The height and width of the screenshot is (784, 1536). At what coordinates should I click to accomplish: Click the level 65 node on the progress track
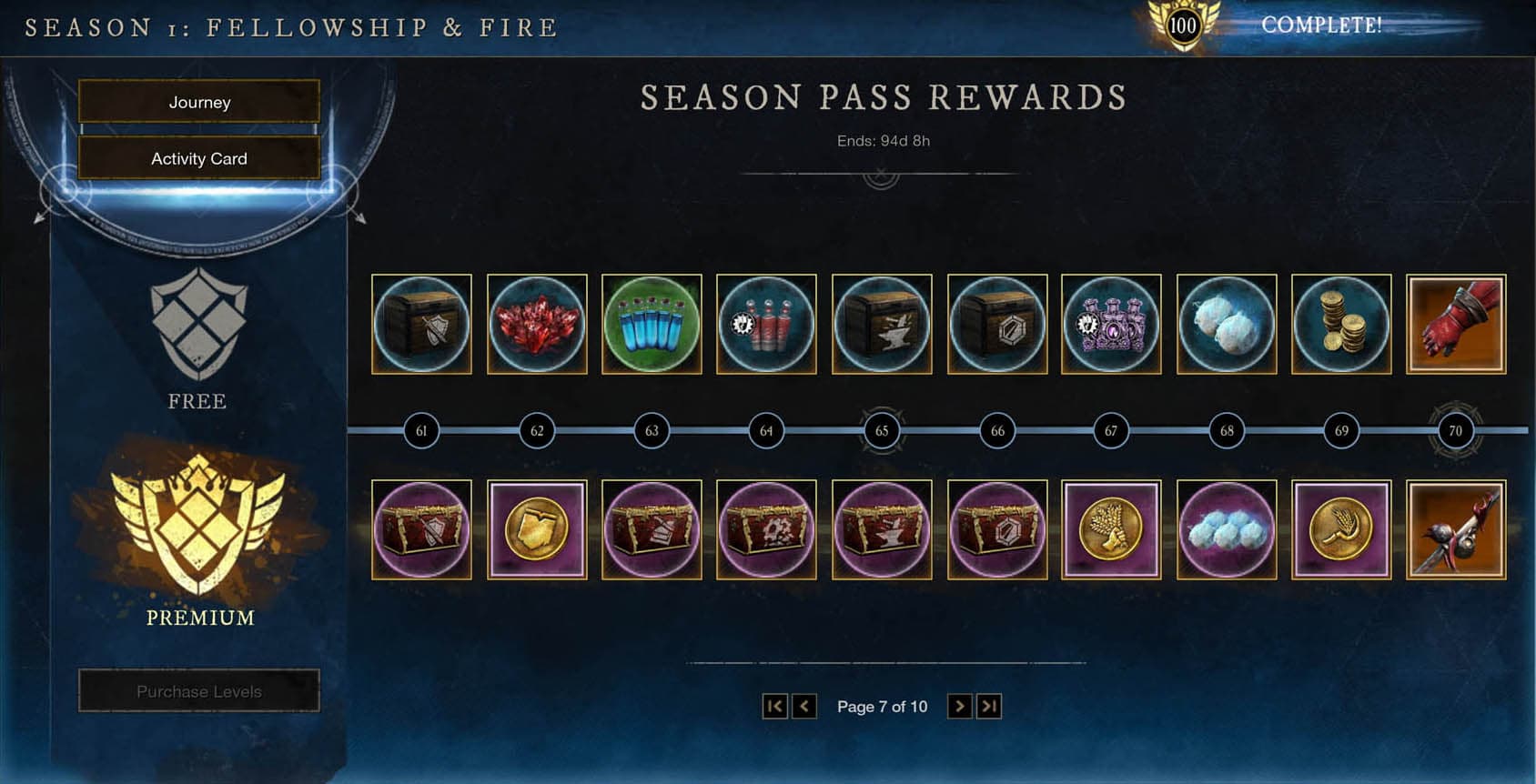(882, 430)
